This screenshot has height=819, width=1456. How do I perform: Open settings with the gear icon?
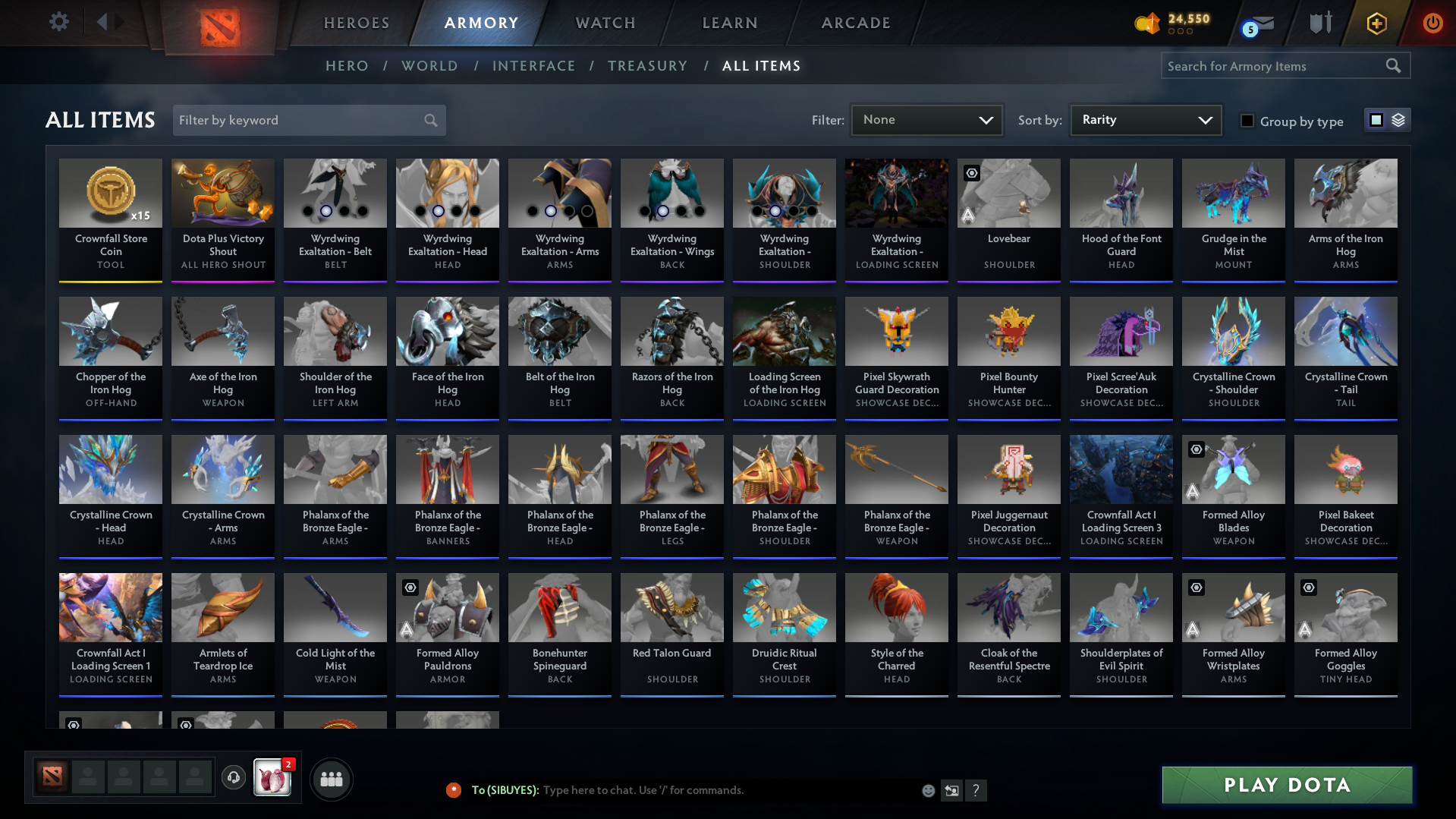point(58,22)
